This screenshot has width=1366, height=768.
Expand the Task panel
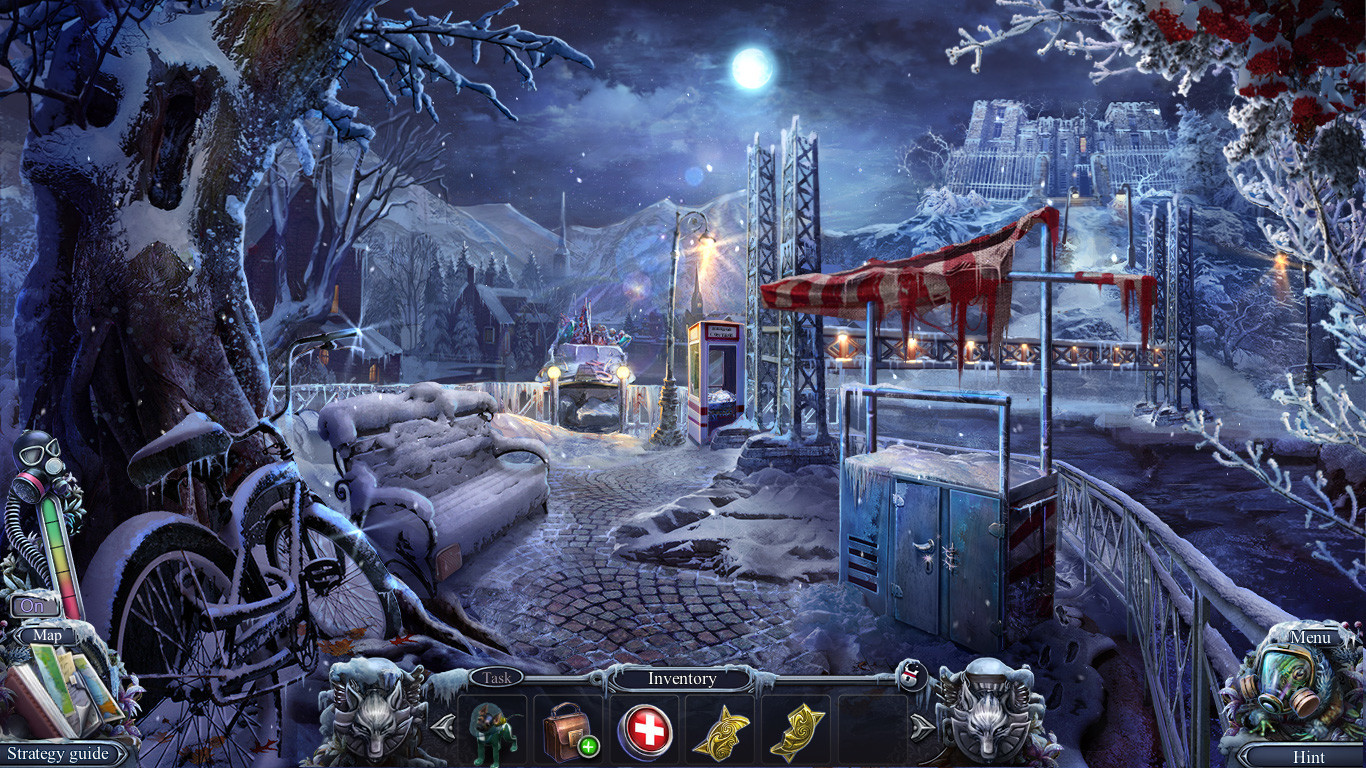[498, 678]
